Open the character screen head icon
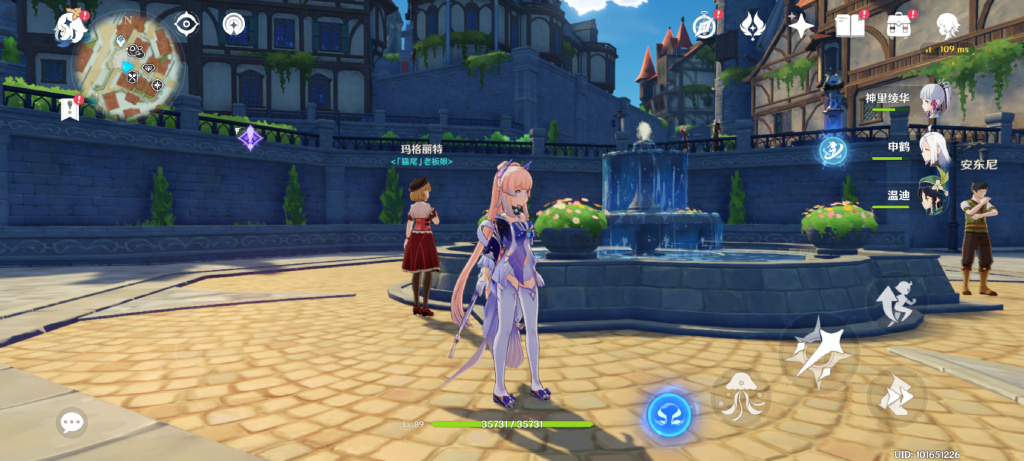 (x=947, y=25)
